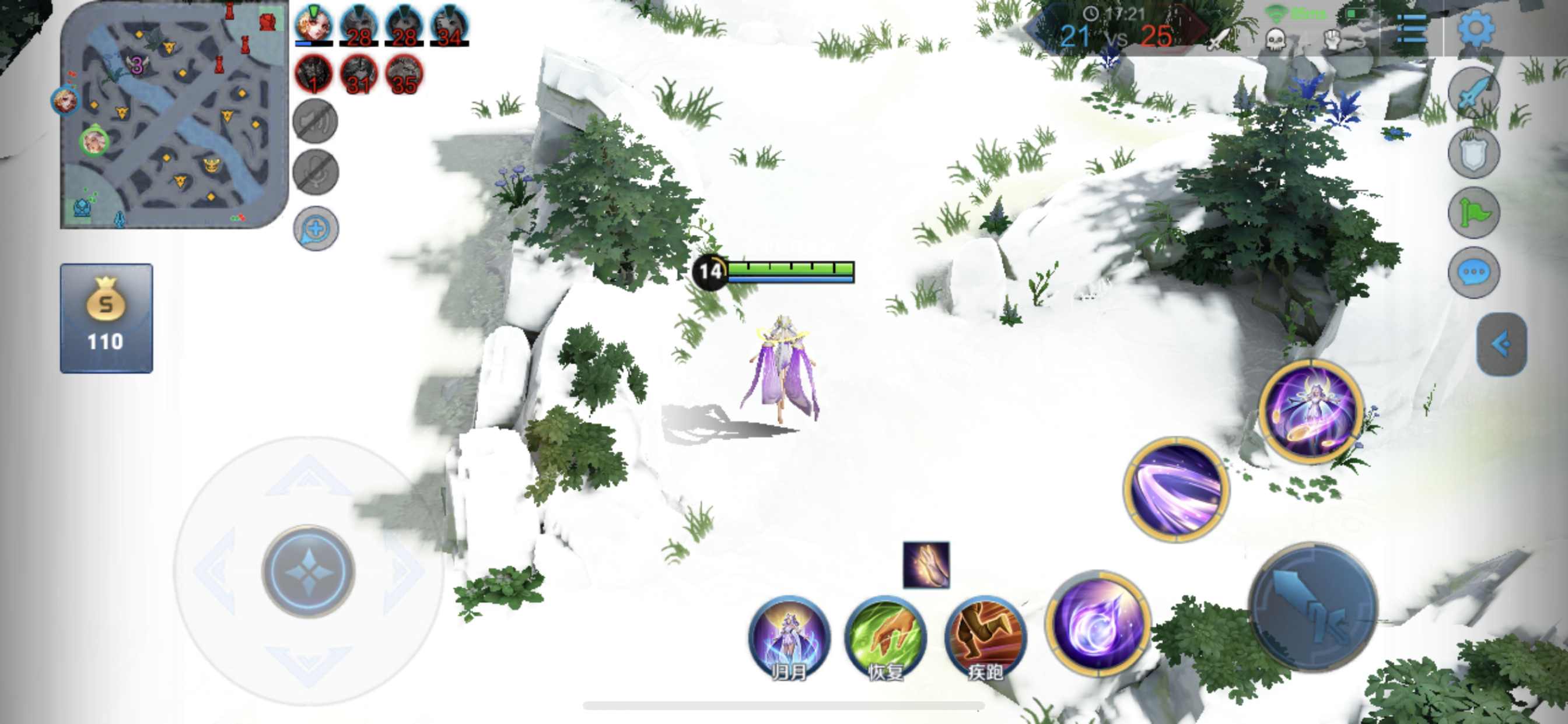This screenshot has width=1568, height=724.
Task: Use the glowing hand equipment active item
Action: tap(926, 565)
